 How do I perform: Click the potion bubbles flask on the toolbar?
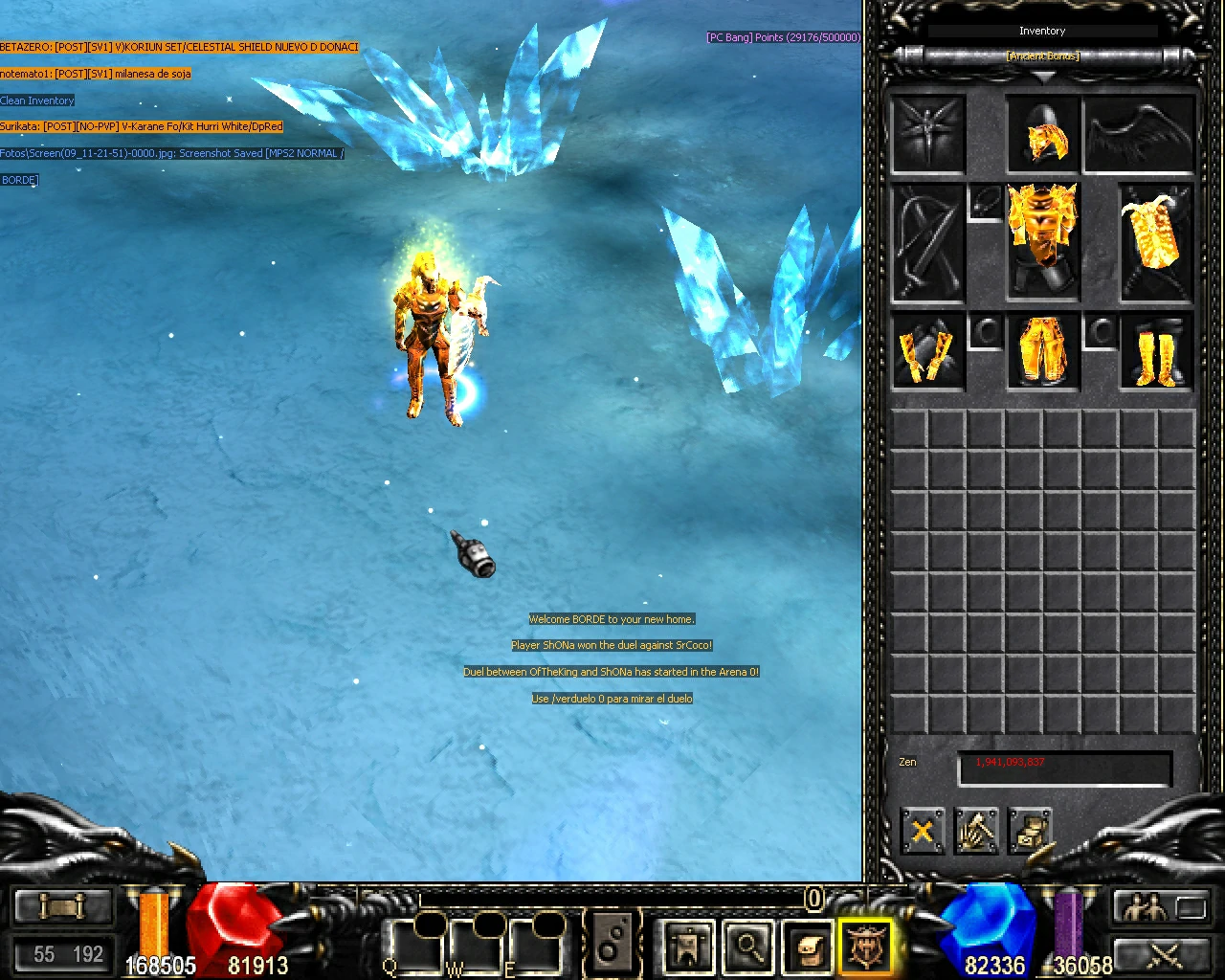[x=612, y=946]
